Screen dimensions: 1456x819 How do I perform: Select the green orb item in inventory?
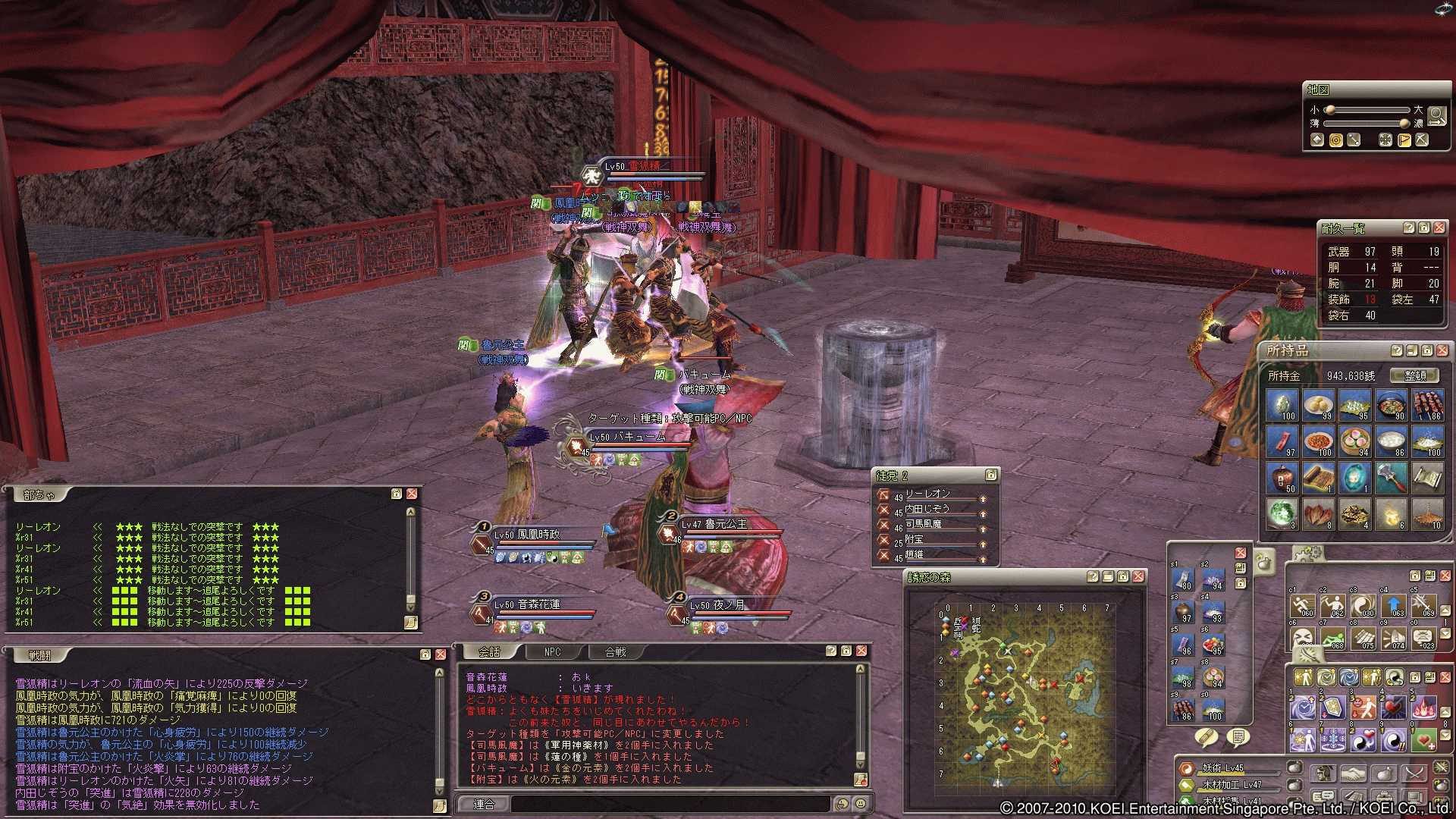tap(1282, 513)
